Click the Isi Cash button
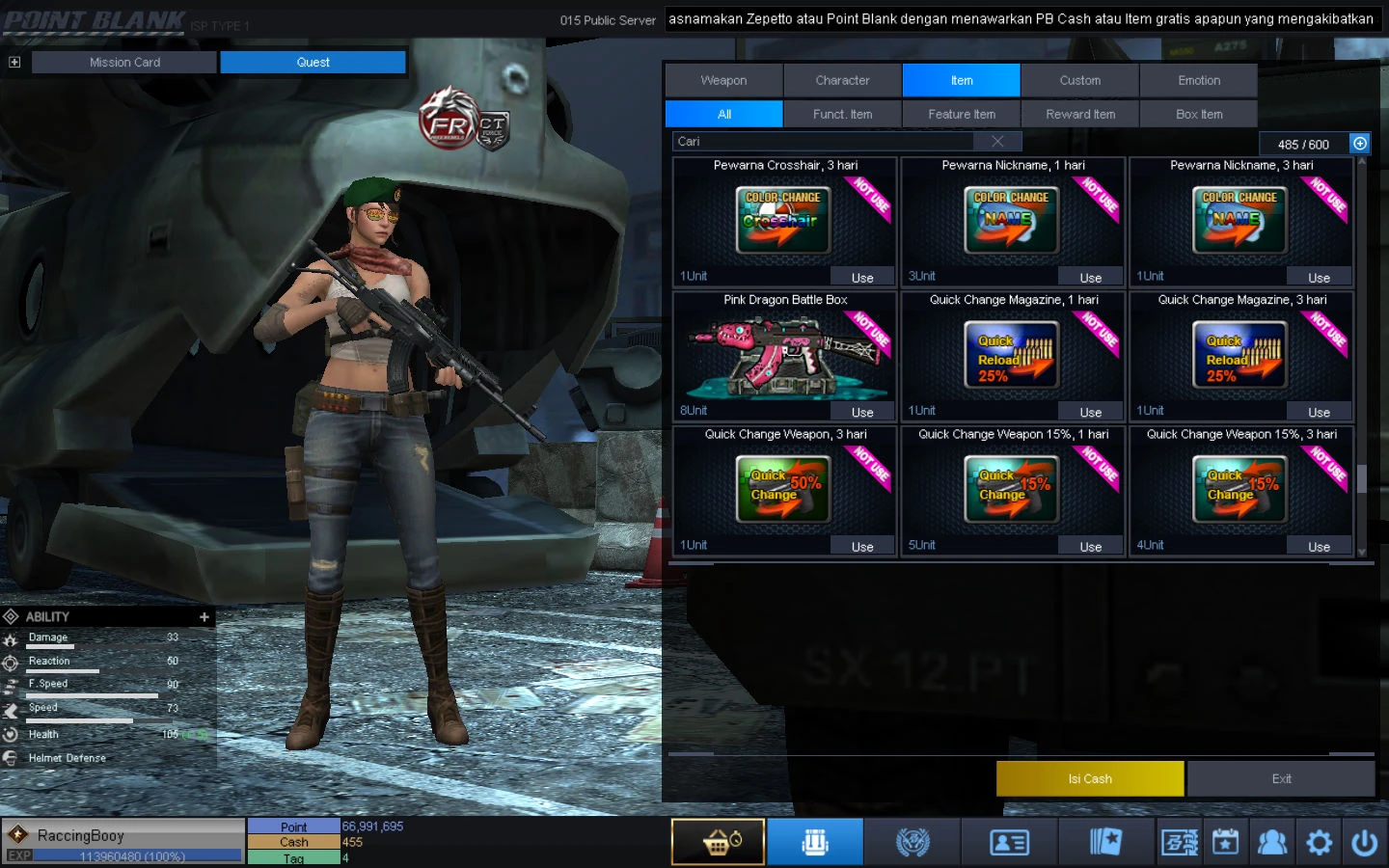The height and width of the screenshot is (868, 1389). [x=1089, y=778]
